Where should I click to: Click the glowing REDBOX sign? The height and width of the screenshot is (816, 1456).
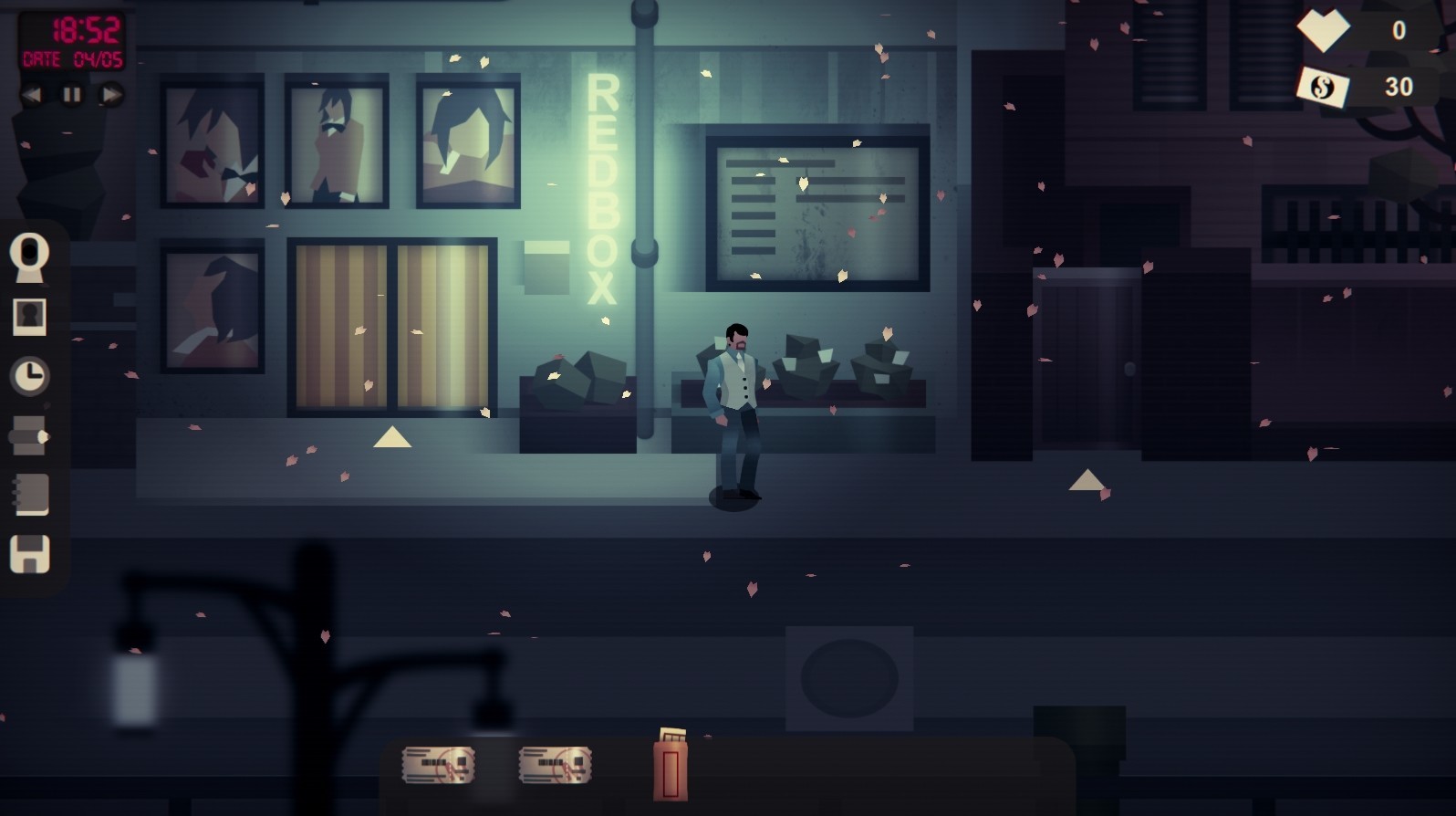[601, 187]
